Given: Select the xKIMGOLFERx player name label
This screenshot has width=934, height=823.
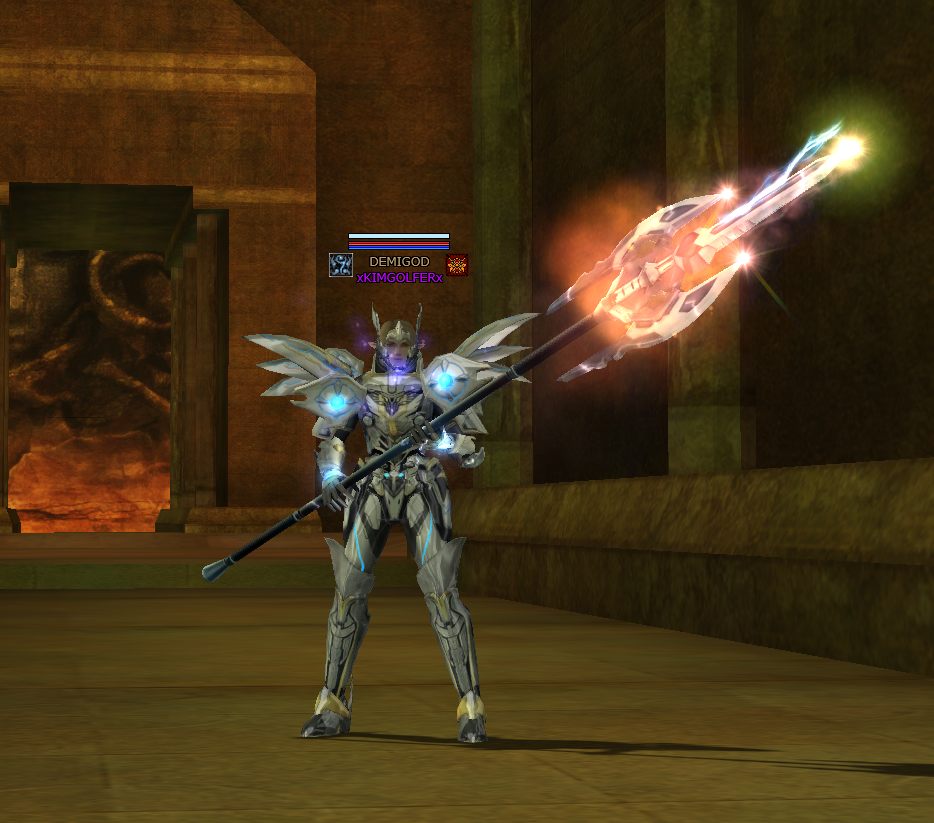Looking at the screenshot, I should [399, 278].
